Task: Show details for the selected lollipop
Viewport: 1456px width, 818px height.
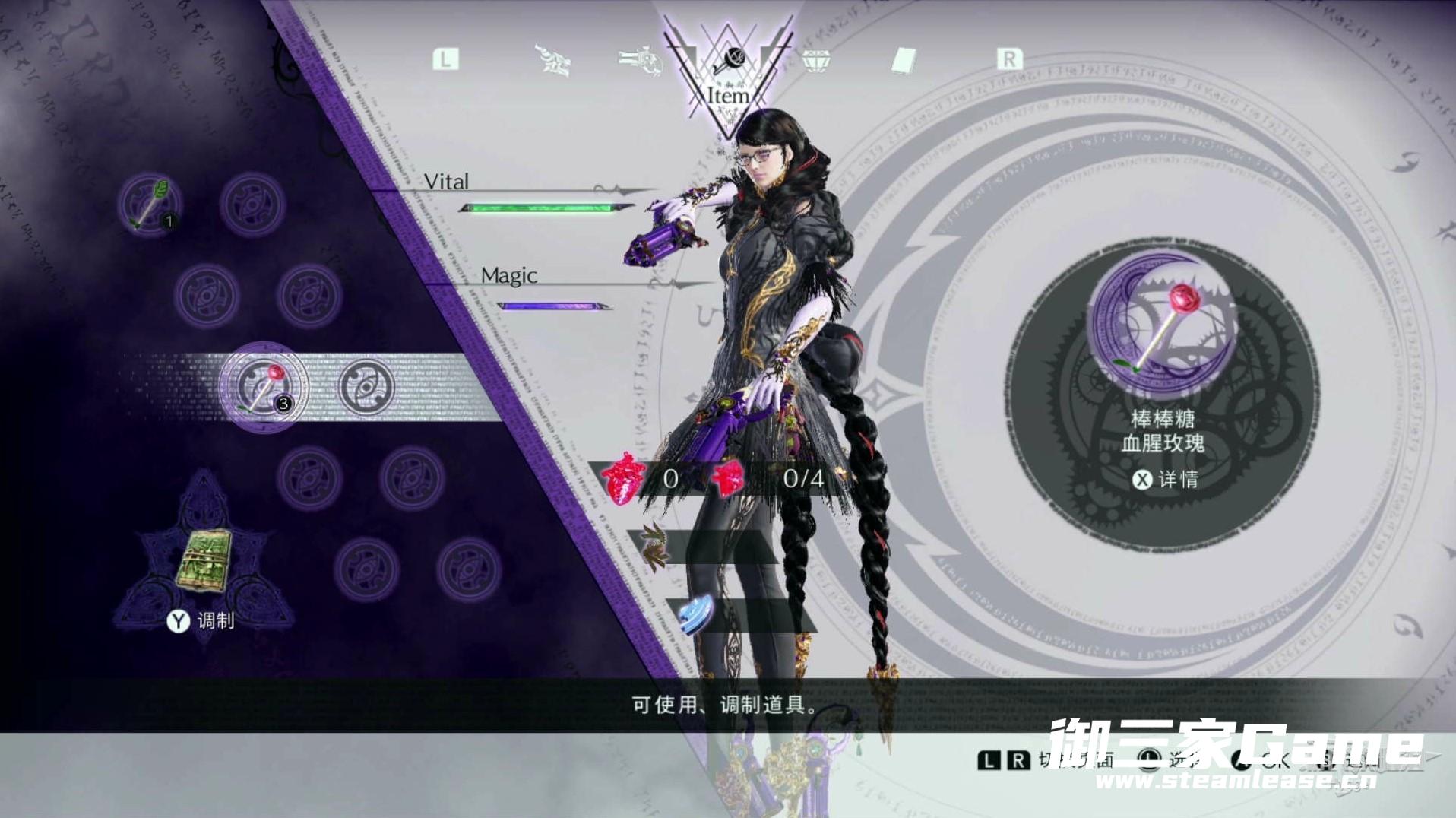Action: [x=1165, y=479]
